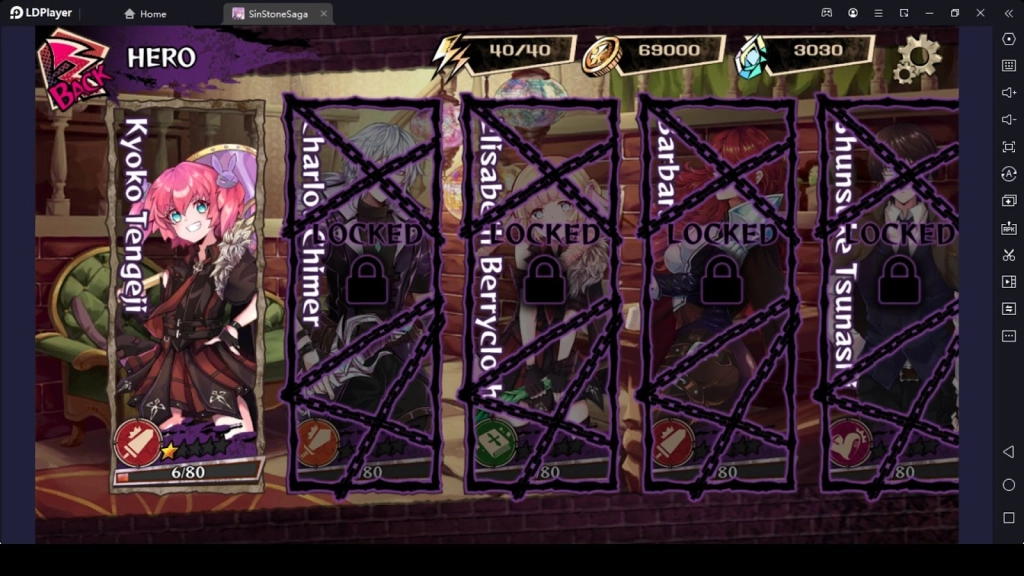Tap the gold coin currency icon
Screen dimensions: 1024x576
pos(602,56)
